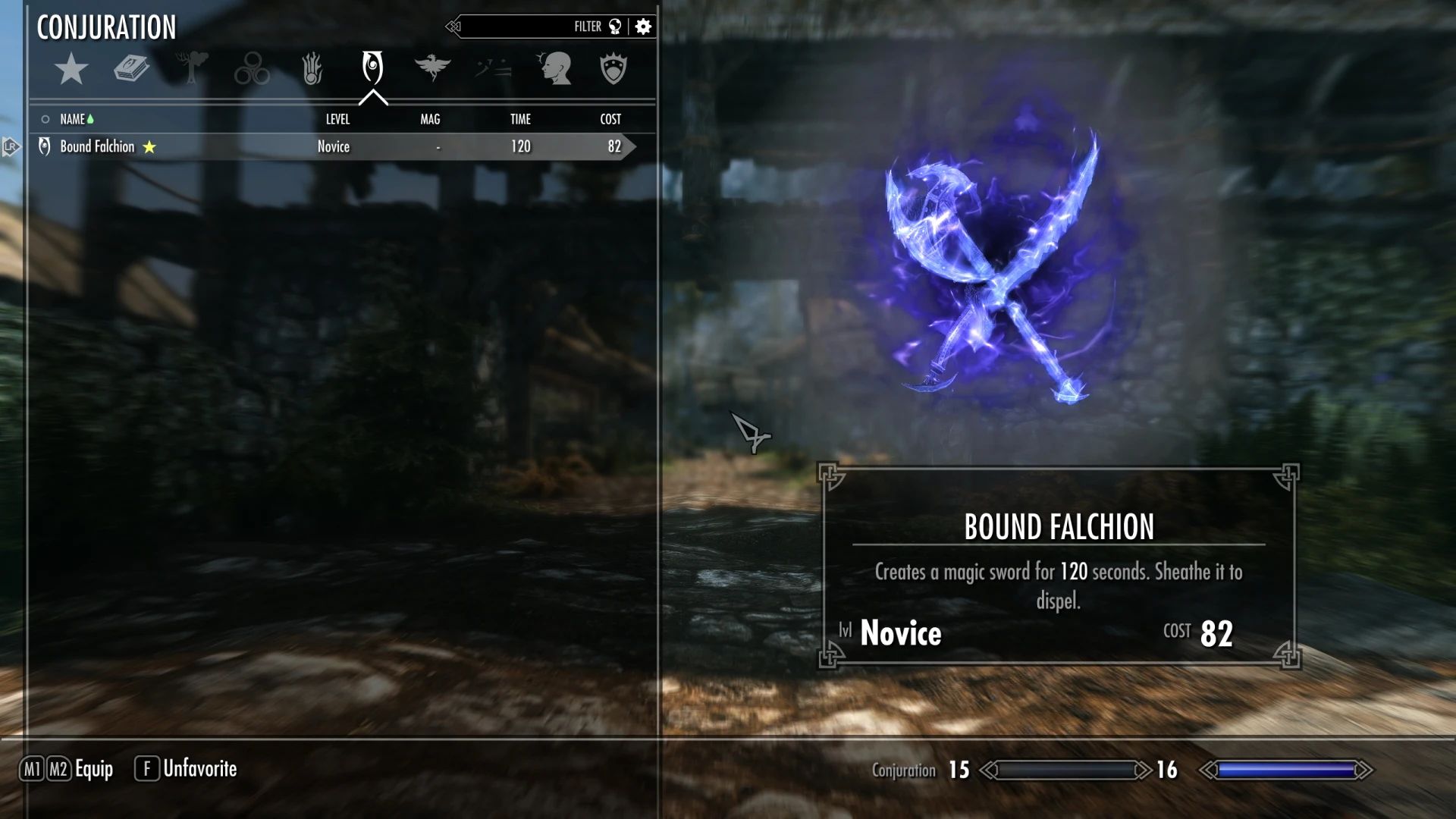Select the Conjuration school icon

(372, 68)
